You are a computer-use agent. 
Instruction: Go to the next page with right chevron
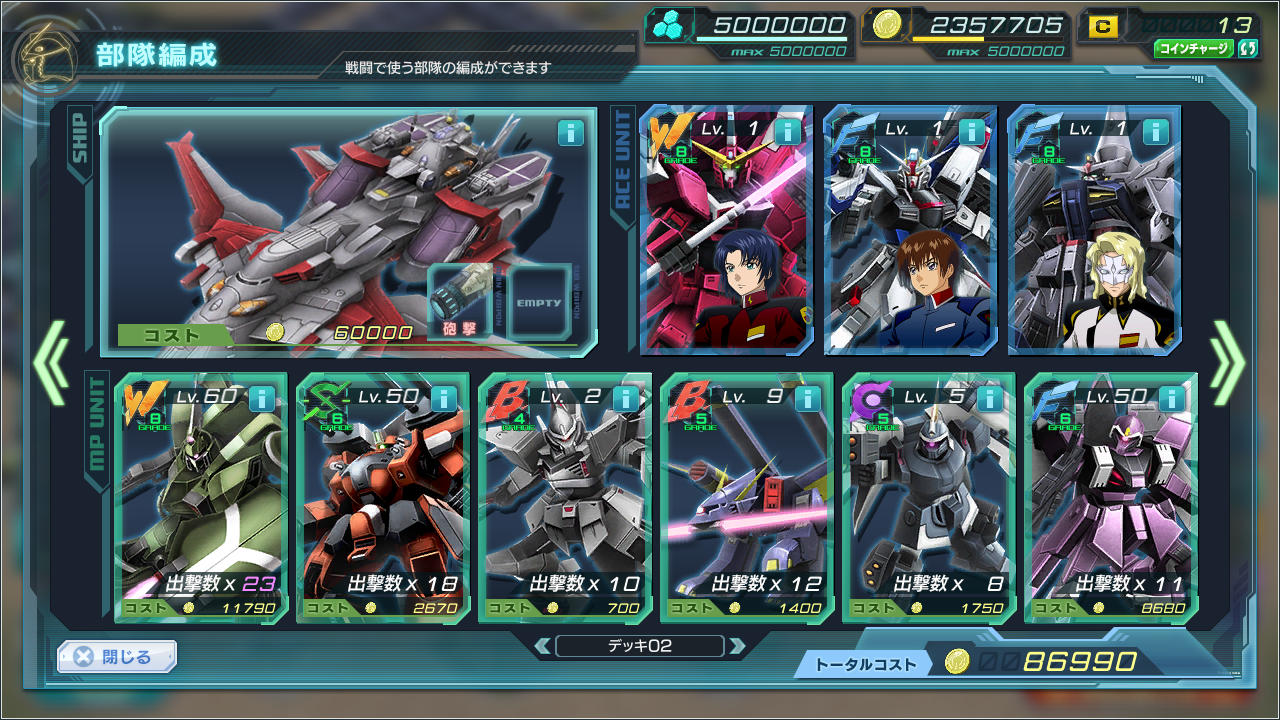pos(1228,362)
